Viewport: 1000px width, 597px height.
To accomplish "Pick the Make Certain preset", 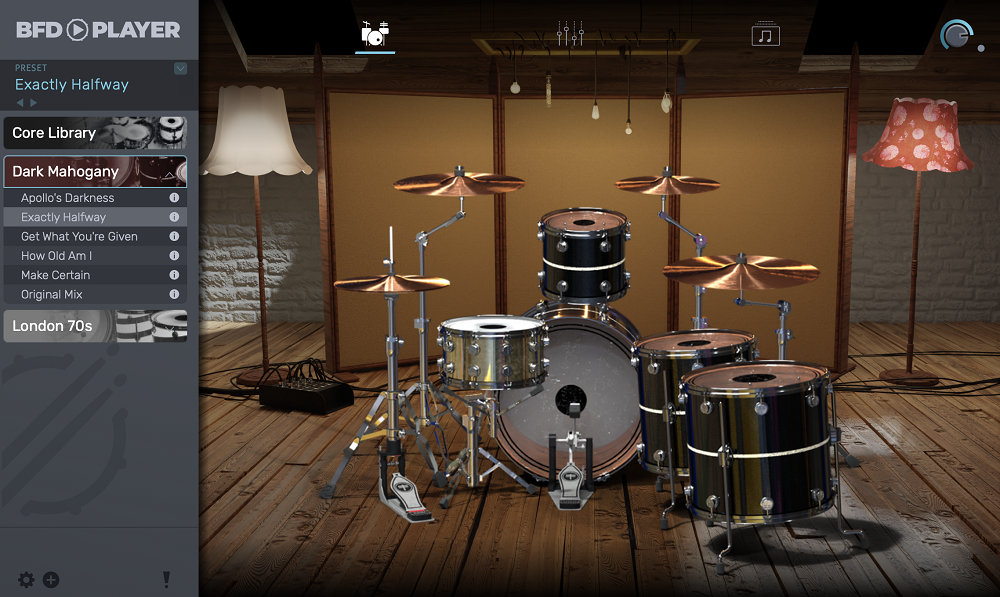I will point(56,275).
